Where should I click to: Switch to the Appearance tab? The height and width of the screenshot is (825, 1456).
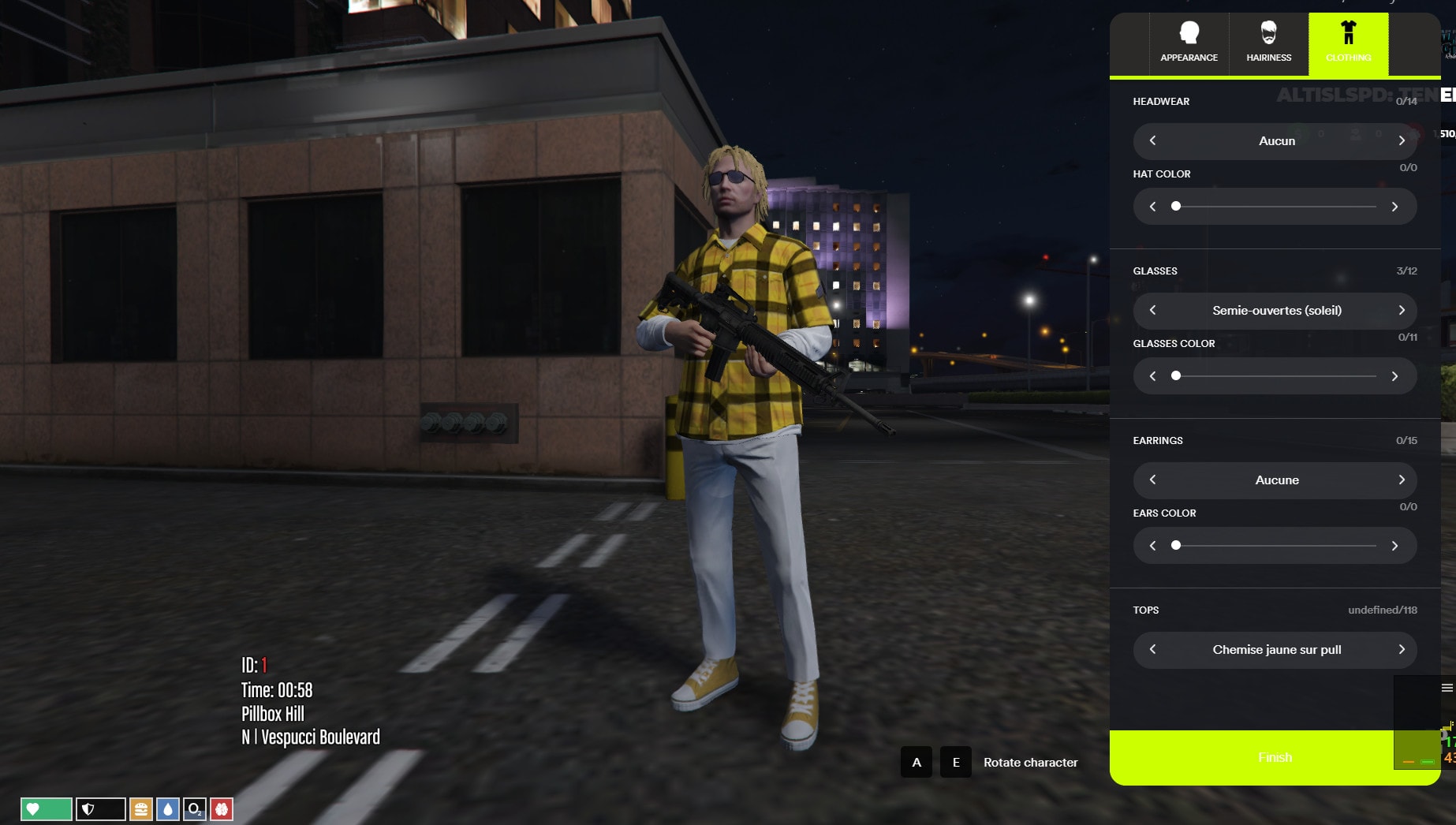coord(1189,43)
